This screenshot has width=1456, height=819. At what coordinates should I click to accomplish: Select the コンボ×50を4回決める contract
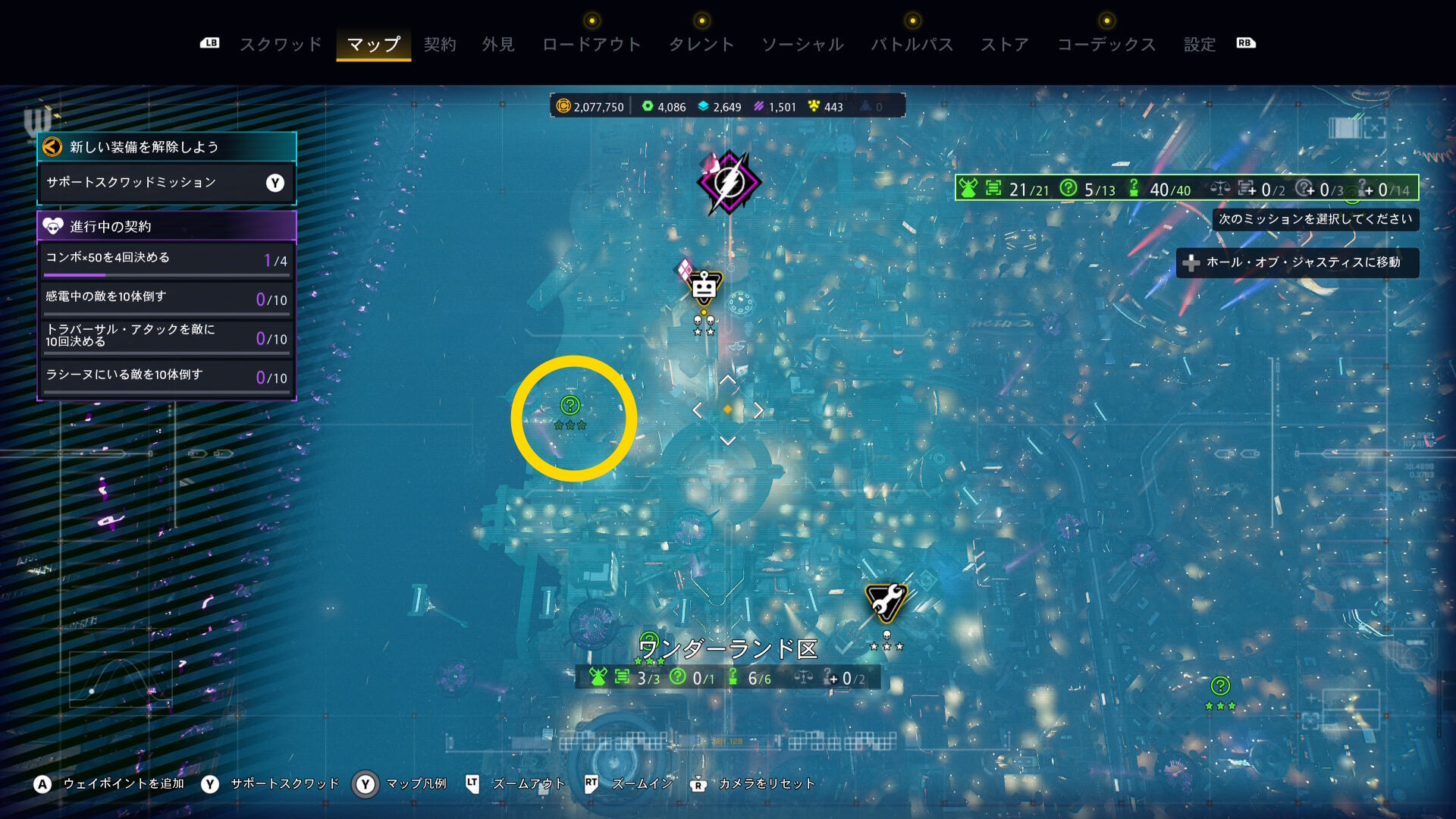[166, 259]
